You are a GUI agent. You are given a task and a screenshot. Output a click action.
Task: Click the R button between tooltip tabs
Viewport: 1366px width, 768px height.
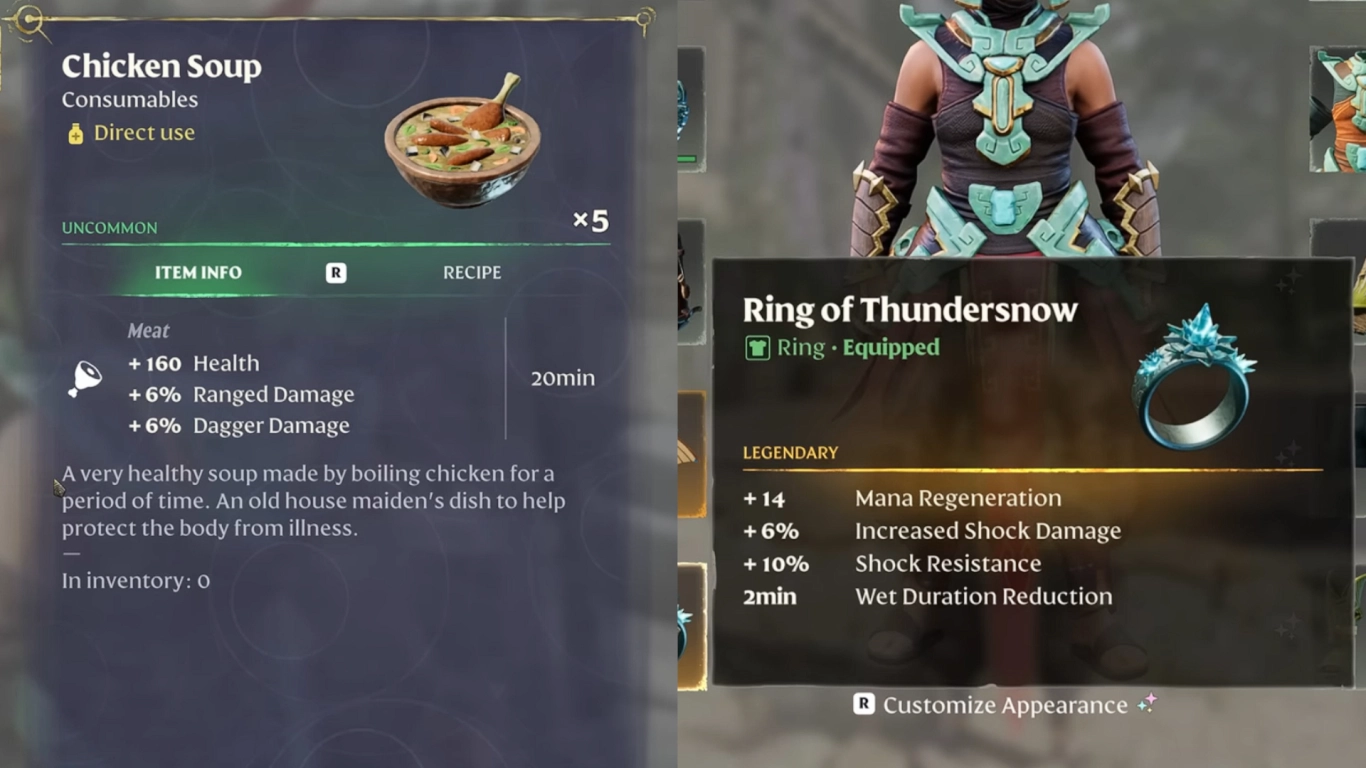tap(336, 272)
